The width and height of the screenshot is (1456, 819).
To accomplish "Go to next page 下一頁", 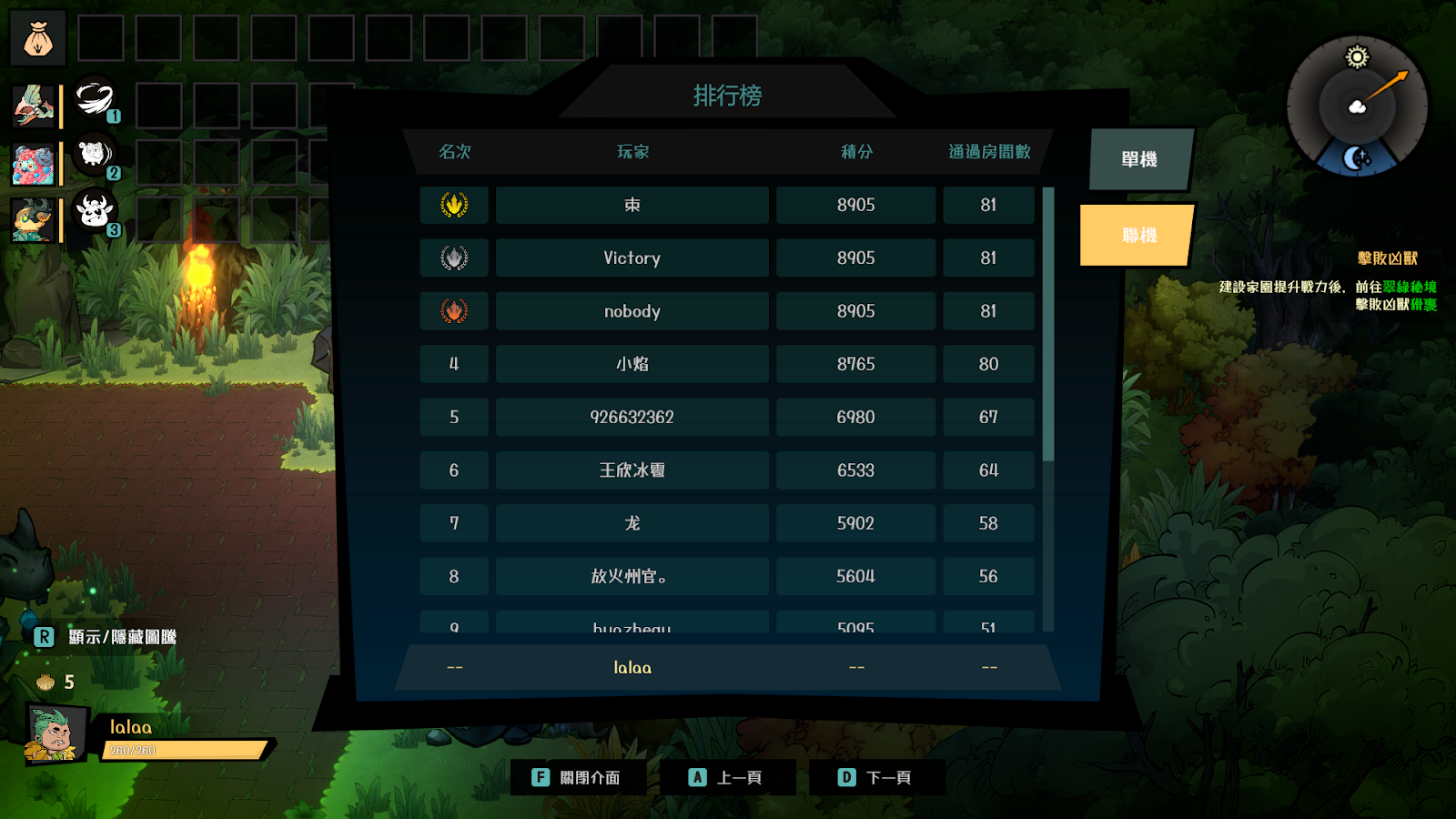I will pyautogui.click(x=876, y=777).
